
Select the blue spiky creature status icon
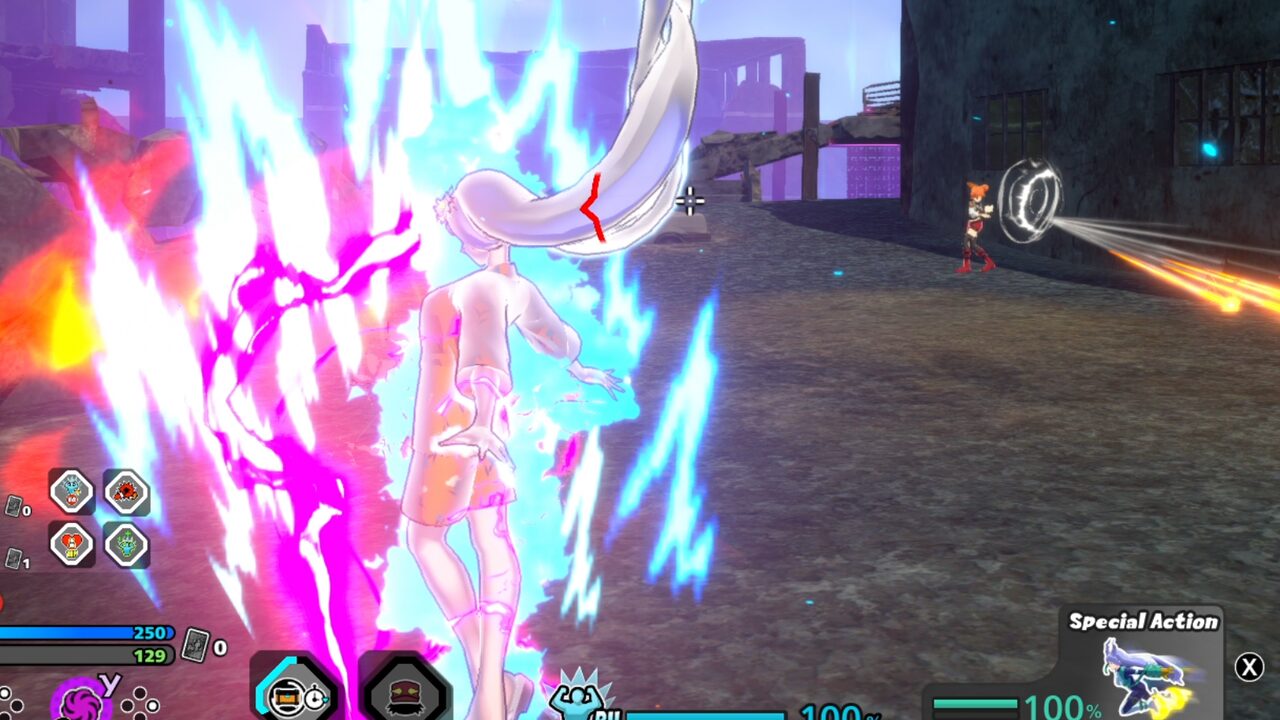pyautogui.click(x=72, y=491)
